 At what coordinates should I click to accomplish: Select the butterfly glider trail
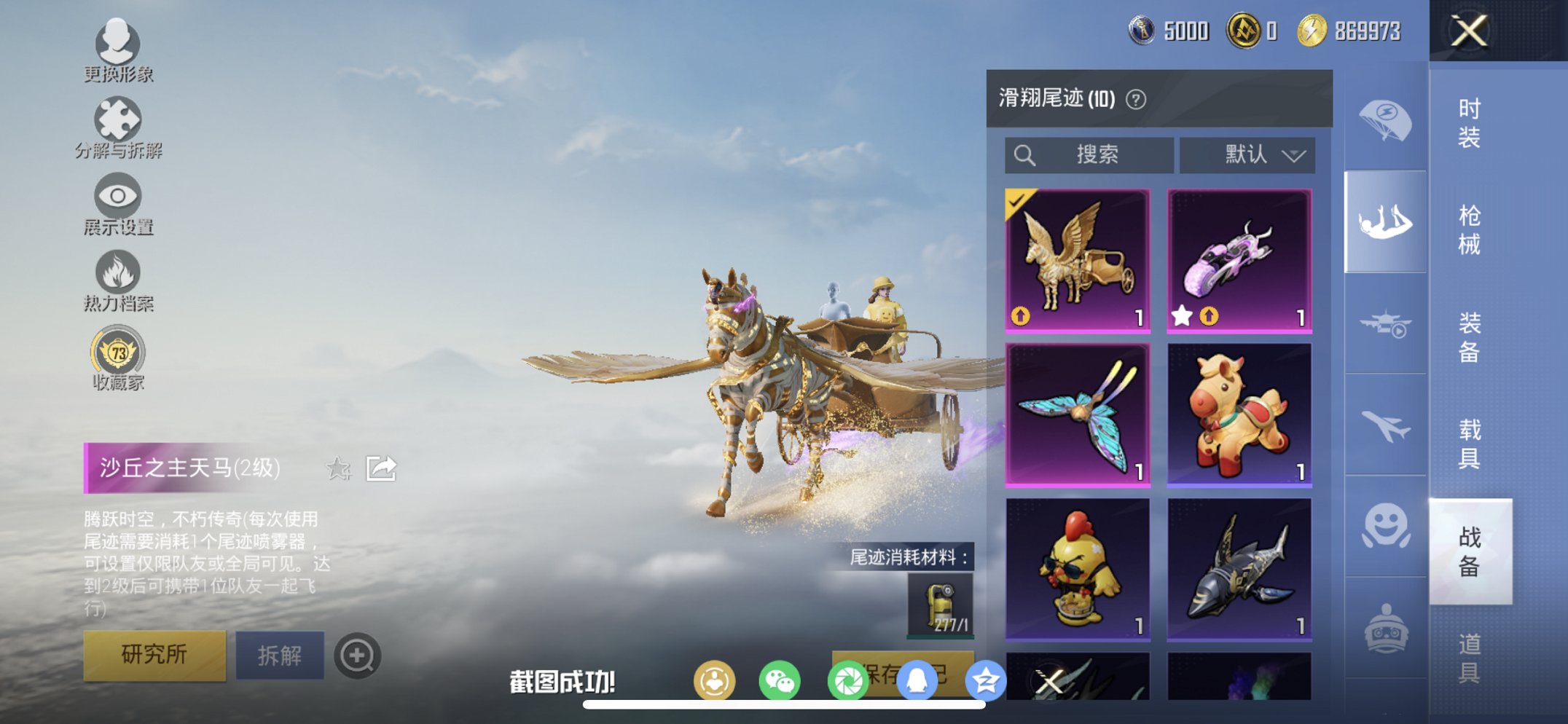(1076, 413)
